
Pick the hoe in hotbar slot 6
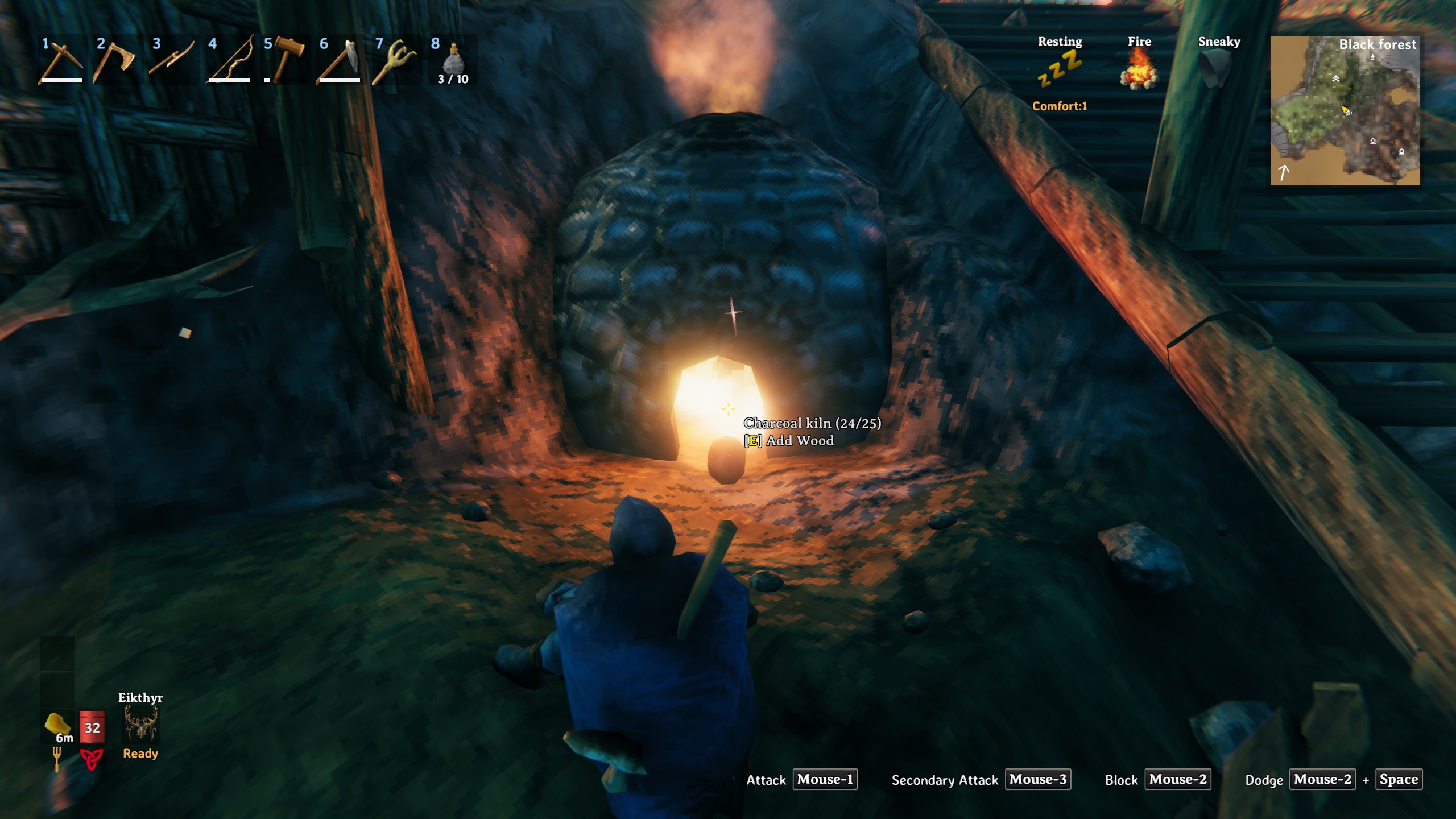(340, 60)
